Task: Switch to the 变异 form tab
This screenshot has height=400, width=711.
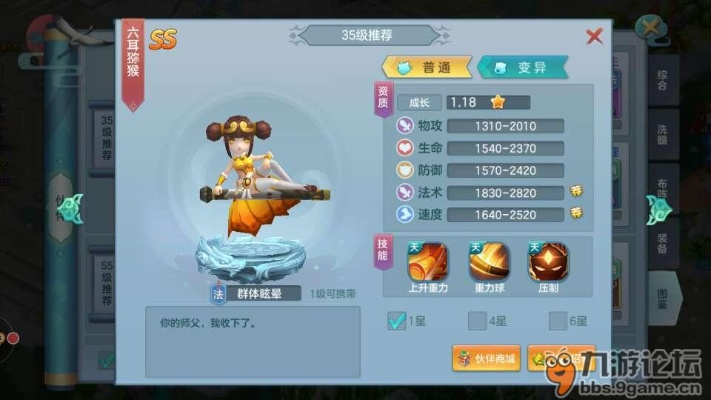Action: click(x=522, y=67)
